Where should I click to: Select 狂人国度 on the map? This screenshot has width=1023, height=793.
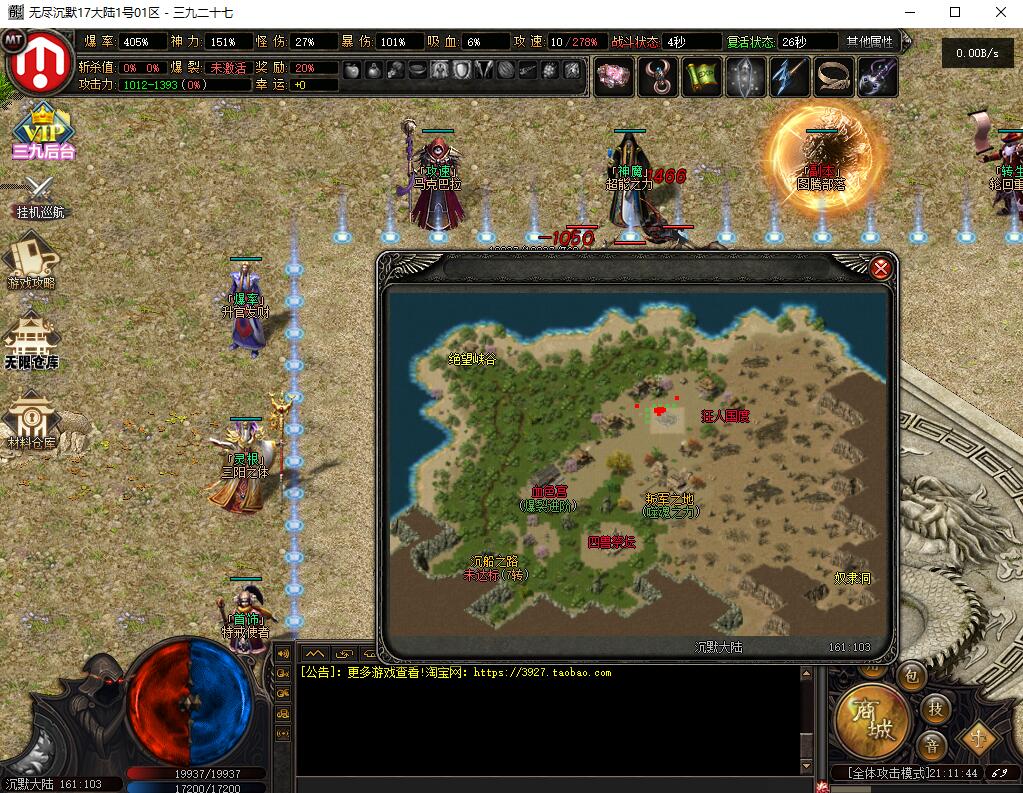pyautogui.click(x=725, y=415)
